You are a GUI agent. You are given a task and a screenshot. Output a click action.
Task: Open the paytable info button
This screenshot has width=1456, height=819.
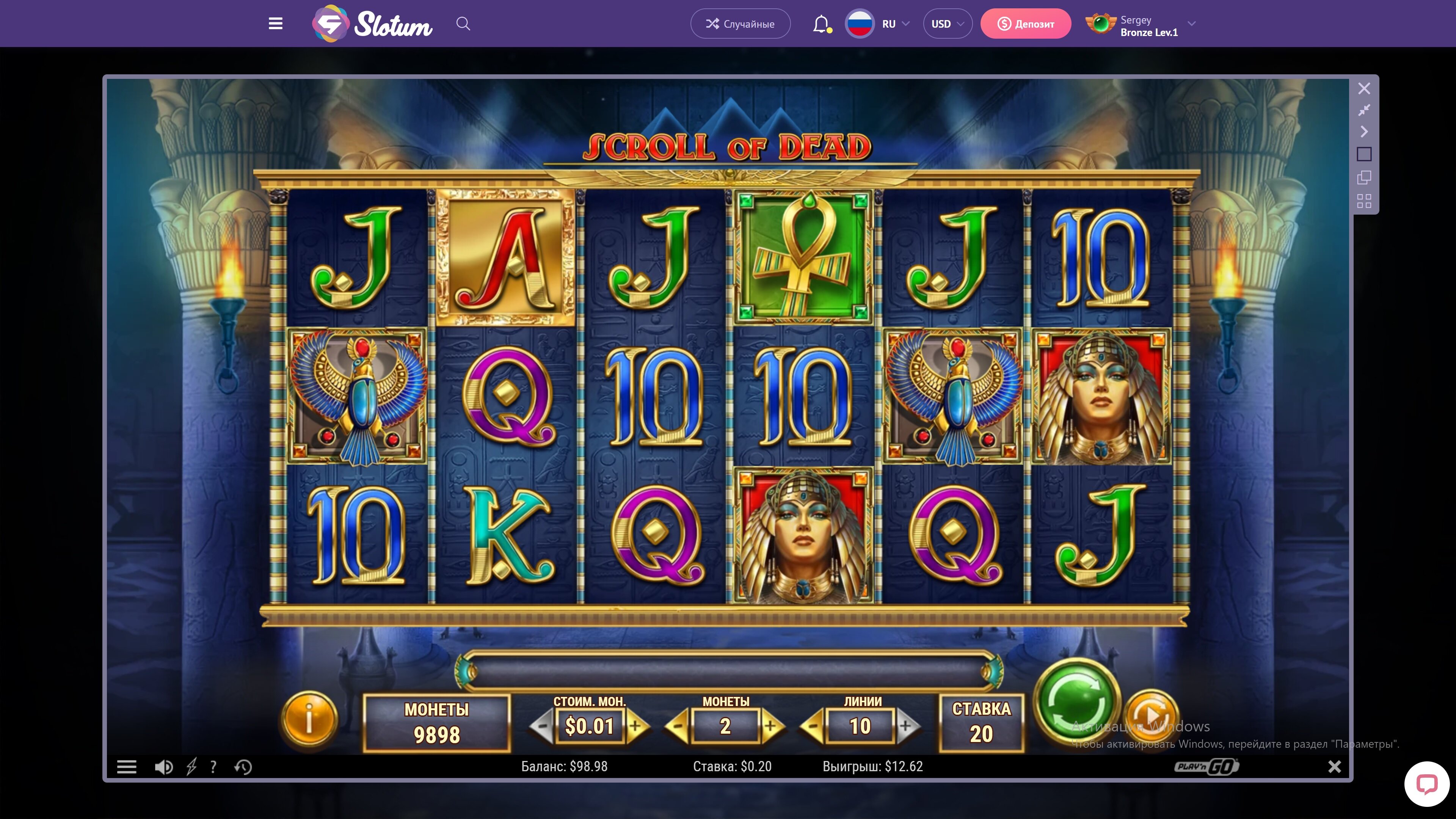click(309, 720)
